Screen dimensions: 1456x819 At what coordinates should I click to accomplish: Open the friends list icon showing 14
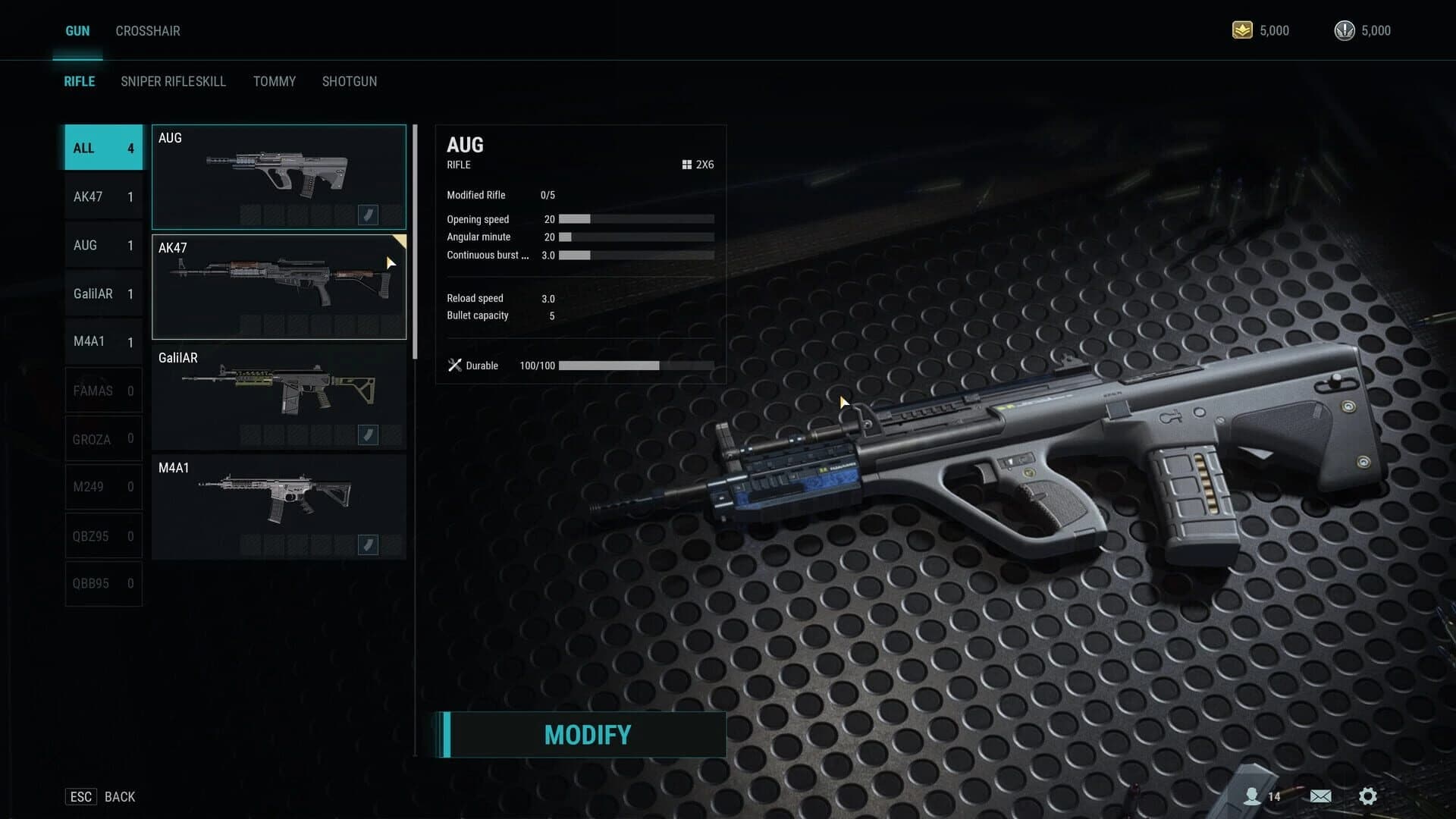point(1253,796)
